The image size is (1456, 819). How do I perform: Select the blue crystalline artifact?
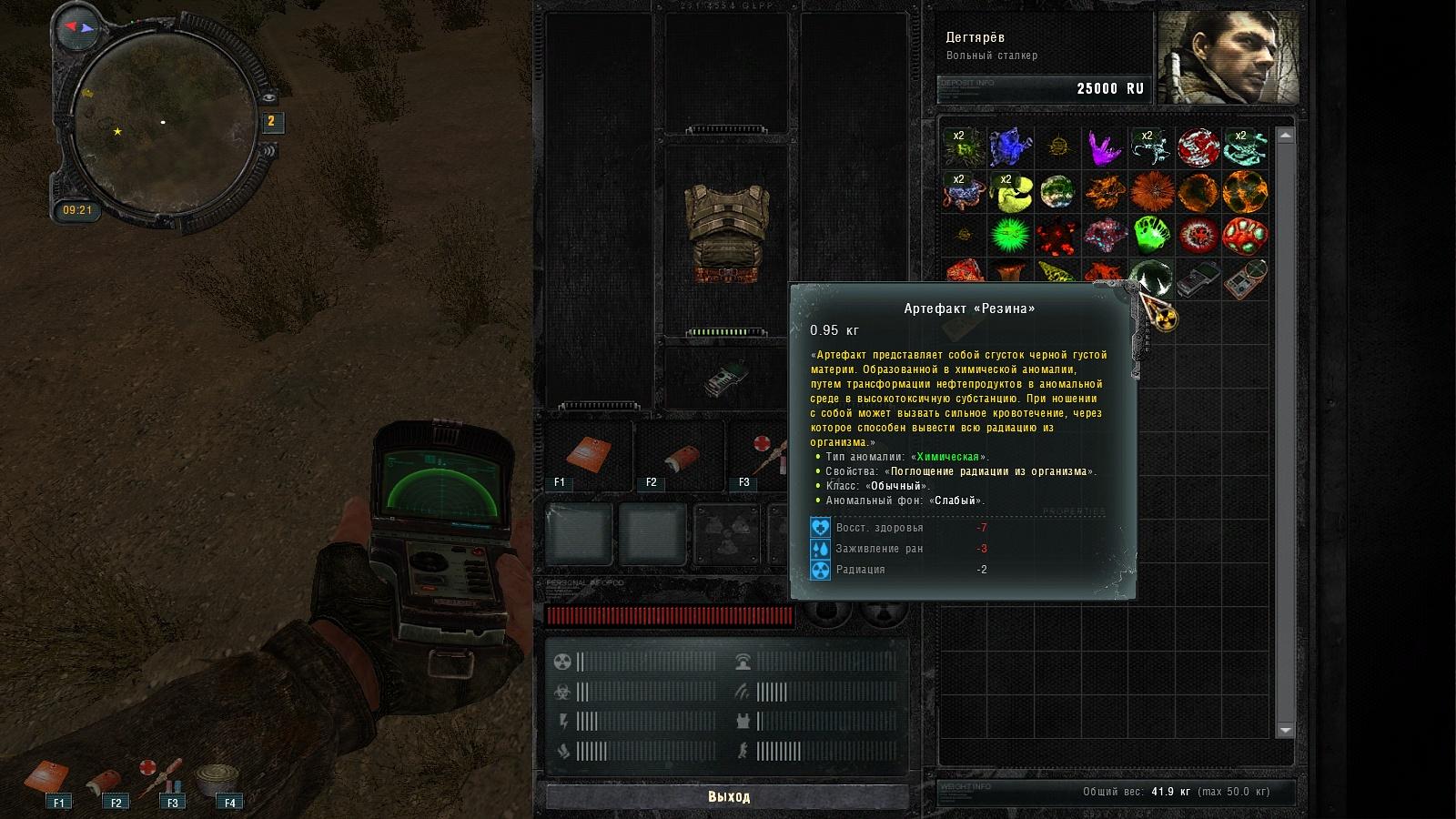coord(1010,147)
